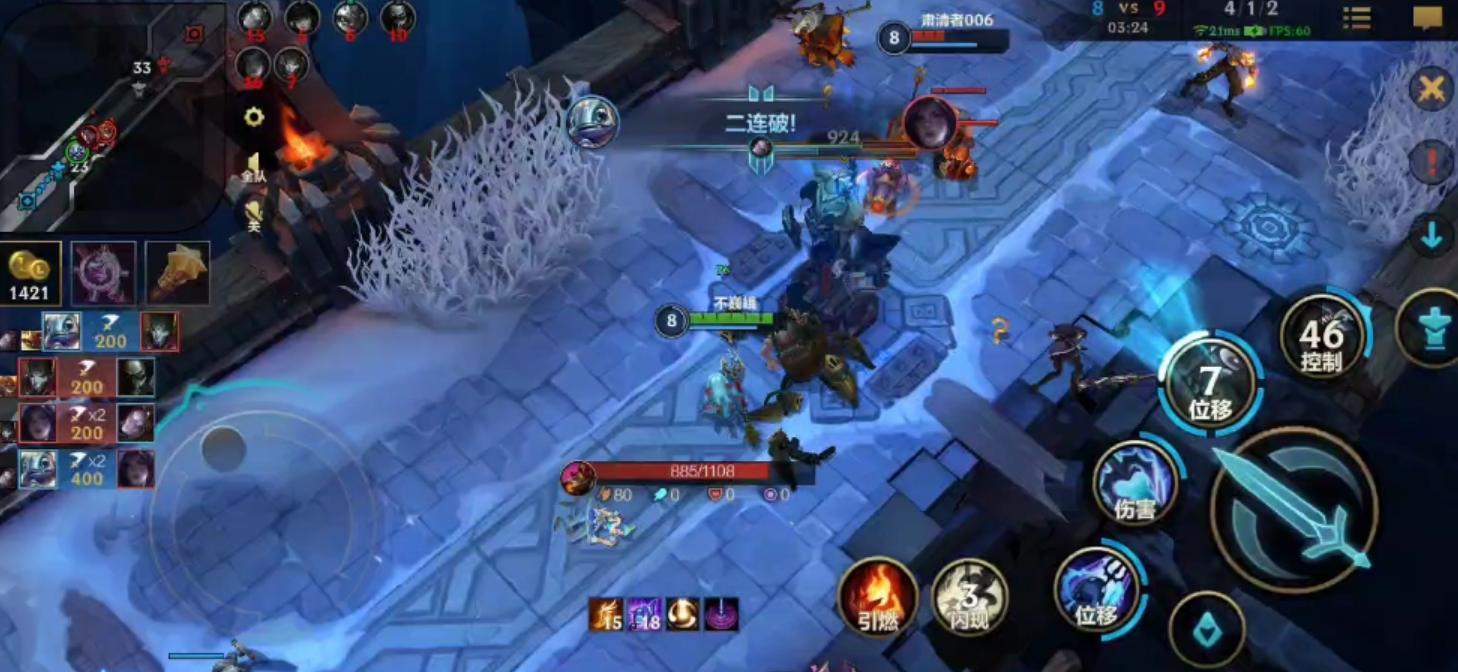Cast the 伤害 damage ability

point(1135,483)
